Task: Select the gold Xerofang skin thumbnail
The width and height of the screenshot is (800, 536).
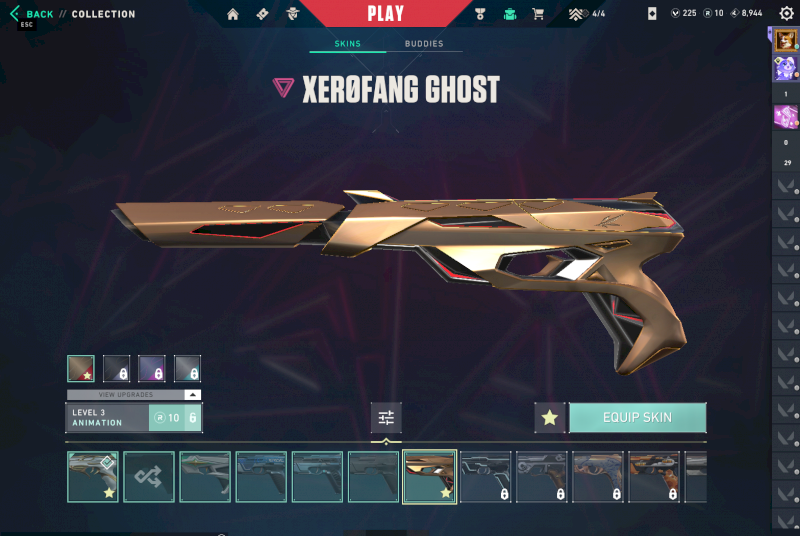Action: click(430, 476)
